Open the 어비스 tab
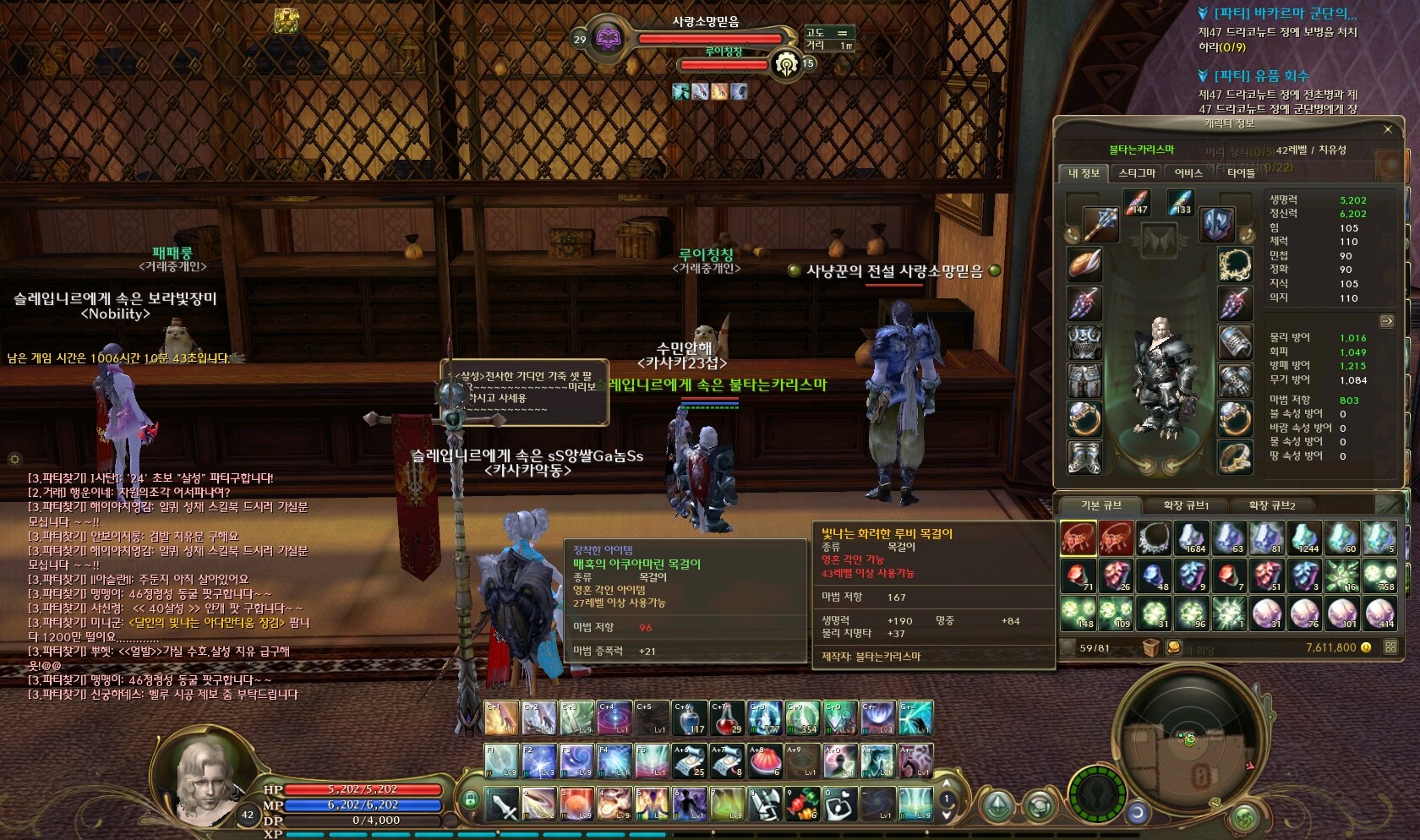1420x840 pixels. 1188,173
